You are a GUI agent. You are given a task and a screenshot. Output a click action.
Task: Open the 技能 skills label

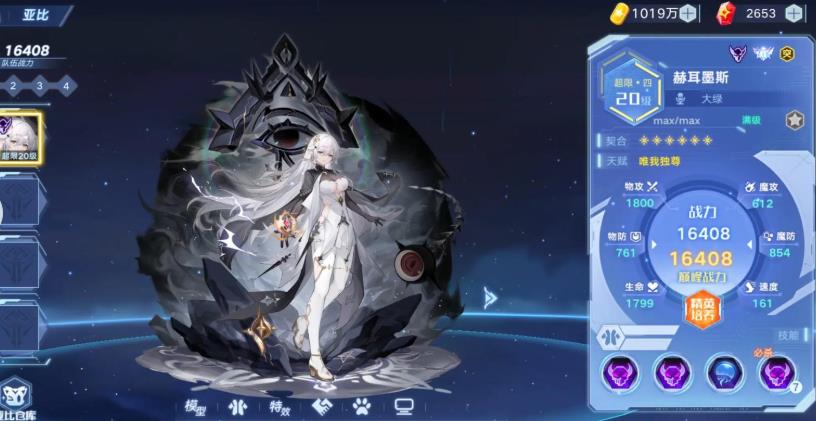789,335
